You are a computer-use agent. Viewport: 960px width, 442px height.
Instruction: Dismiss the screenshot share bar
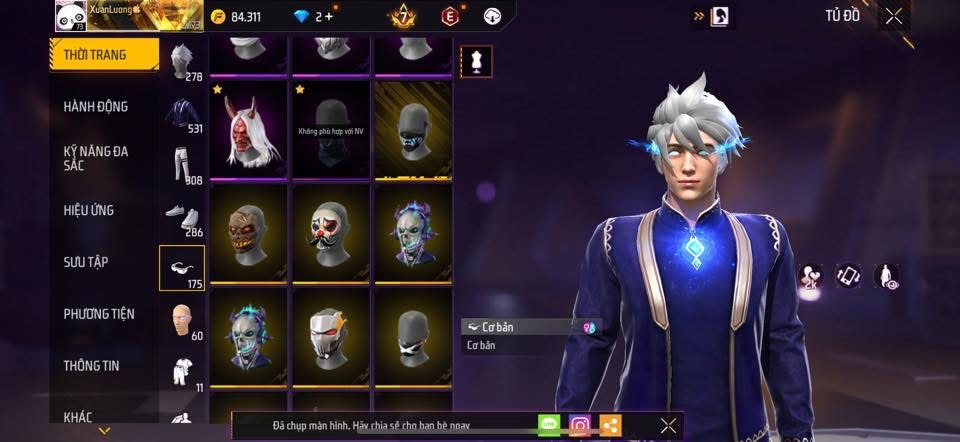pos(669,425)
